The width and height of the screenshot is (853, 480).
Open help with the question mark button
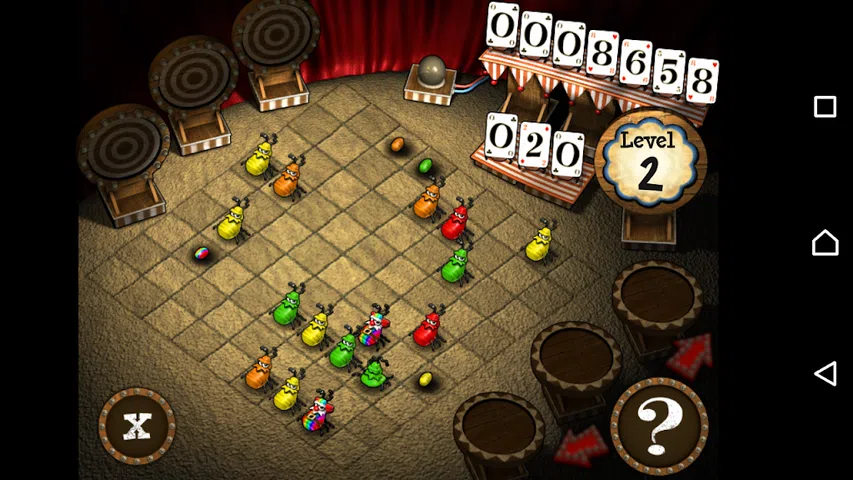pyautogui.click(x=659, y=426)
